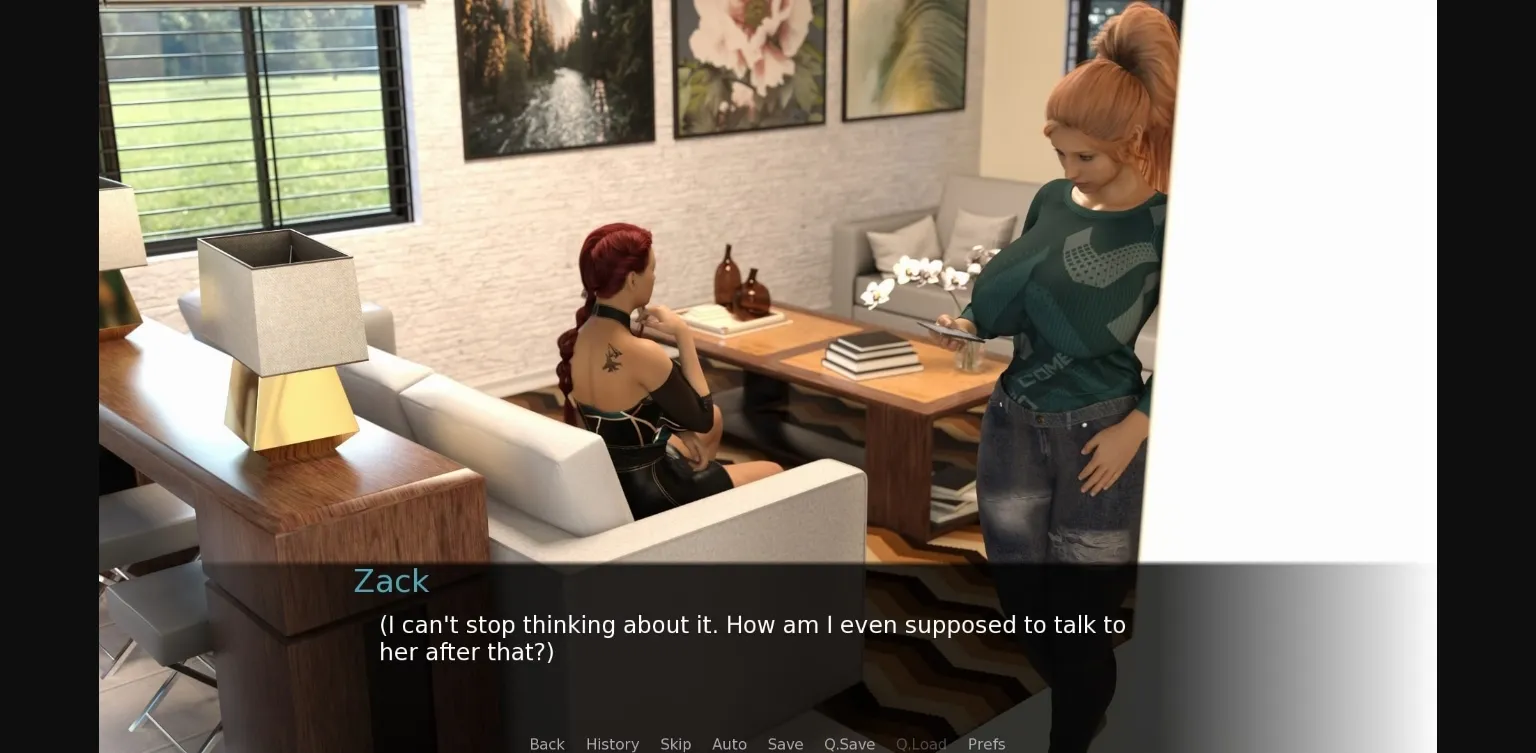Select History from the quick menu bar
The width and height of the screenshot is (1536, 753).
tap(612, 744)
